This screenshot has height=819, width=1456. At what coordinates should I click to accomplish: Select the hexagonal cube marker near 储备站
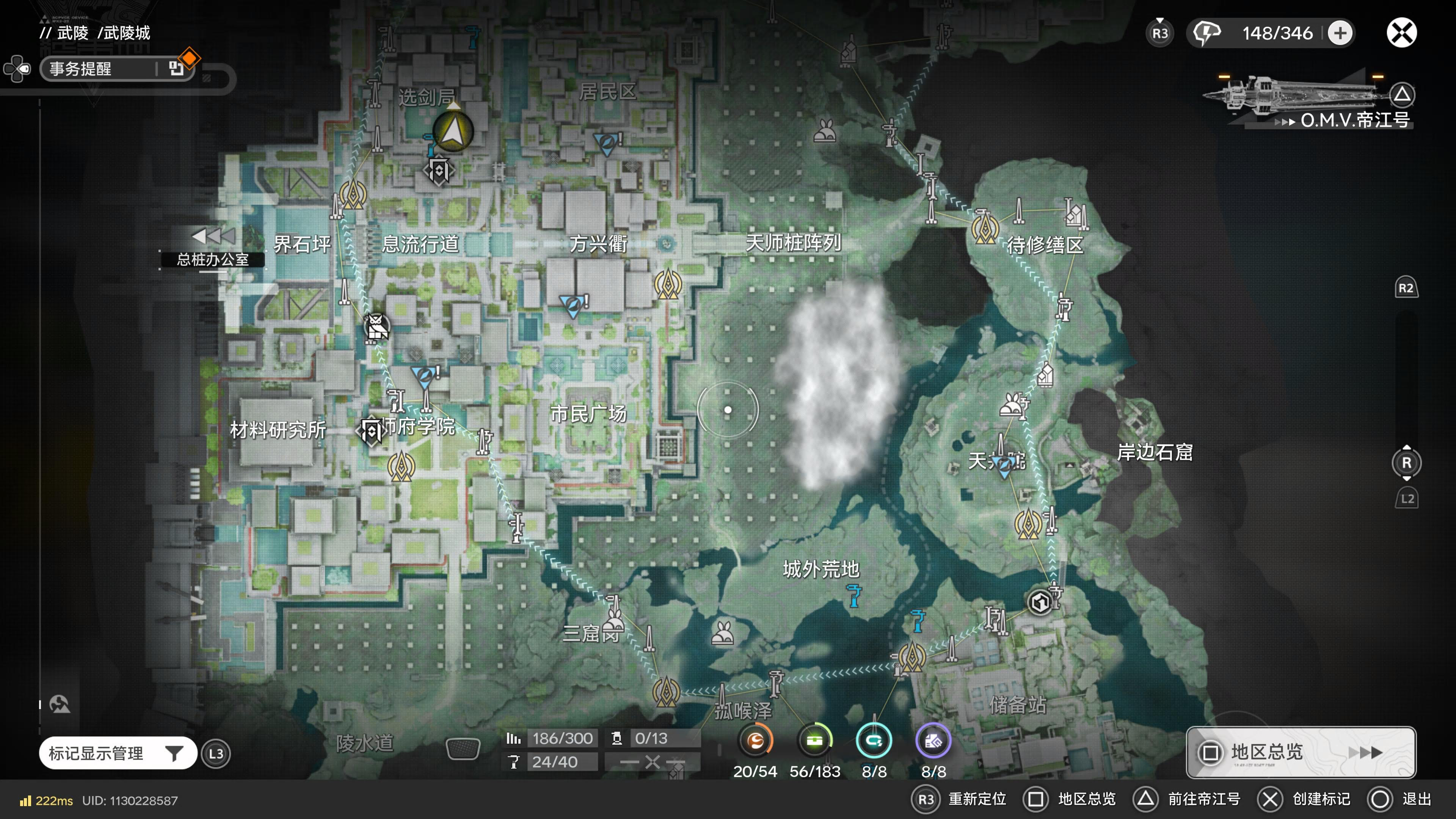(x=1040, y=602)
